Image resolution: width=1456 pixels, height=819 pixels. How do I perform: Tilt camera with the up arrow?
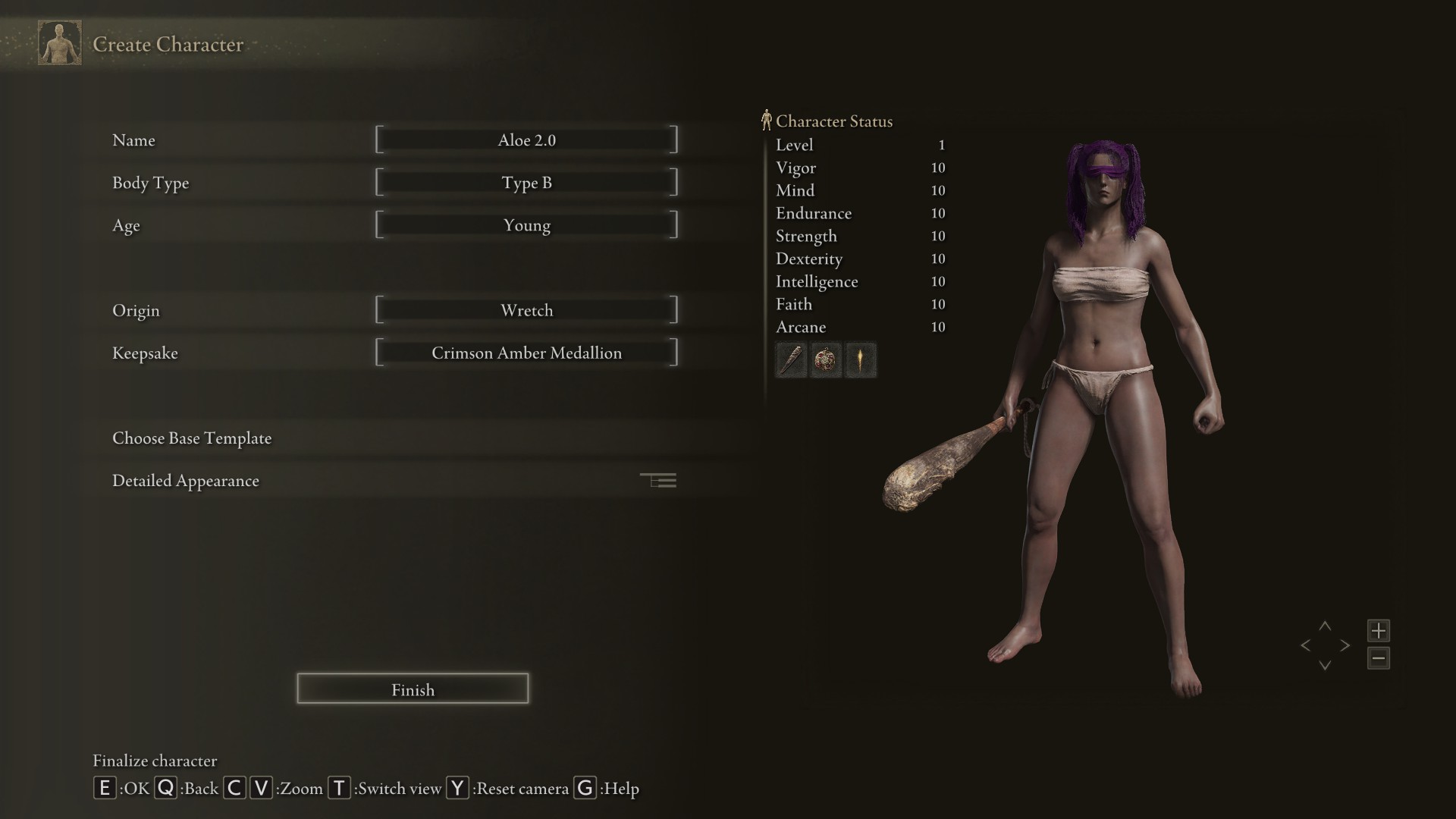[1325, 626]
